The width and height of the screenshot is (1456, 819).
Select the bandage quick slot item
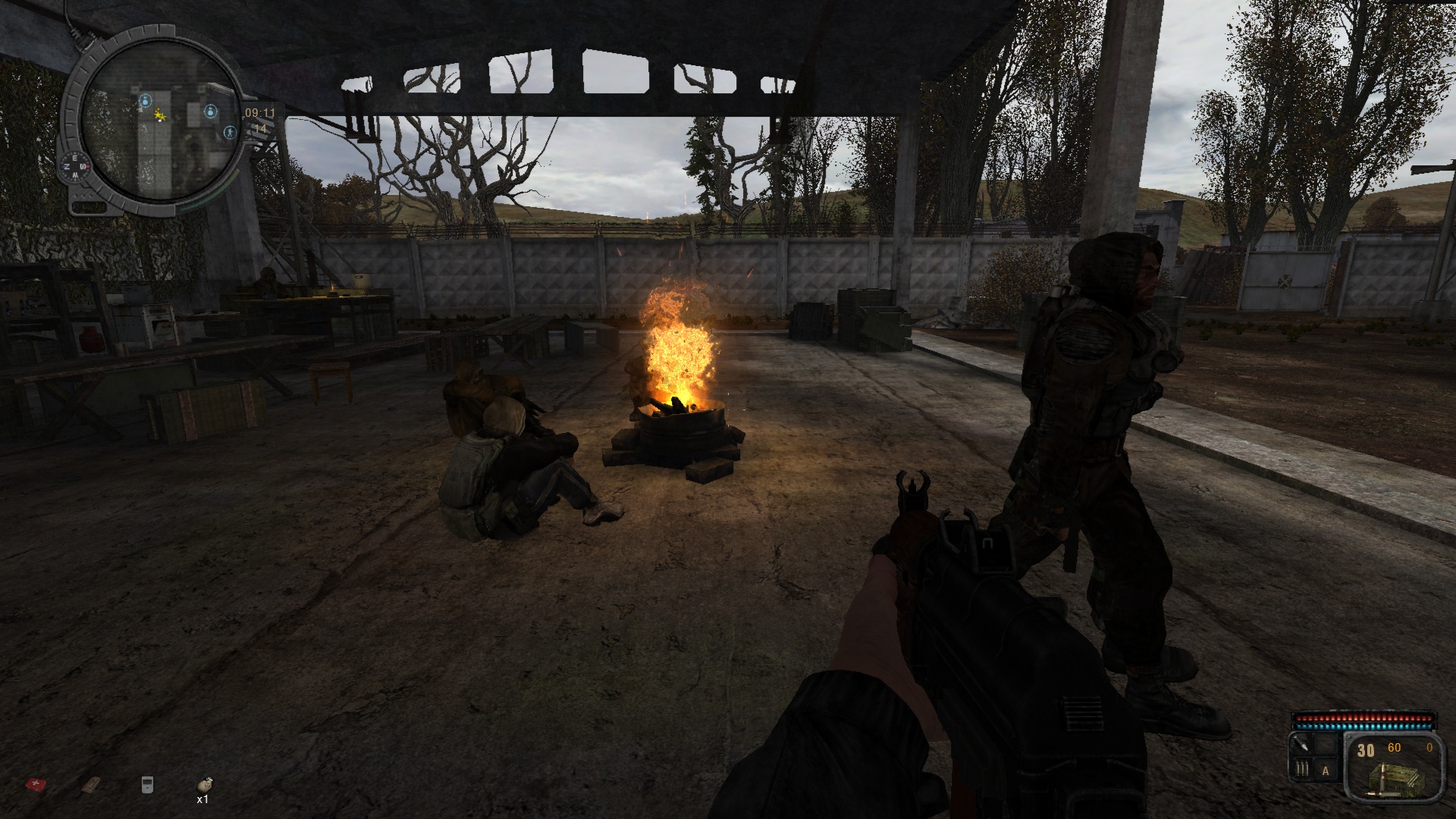coord(91,784)
